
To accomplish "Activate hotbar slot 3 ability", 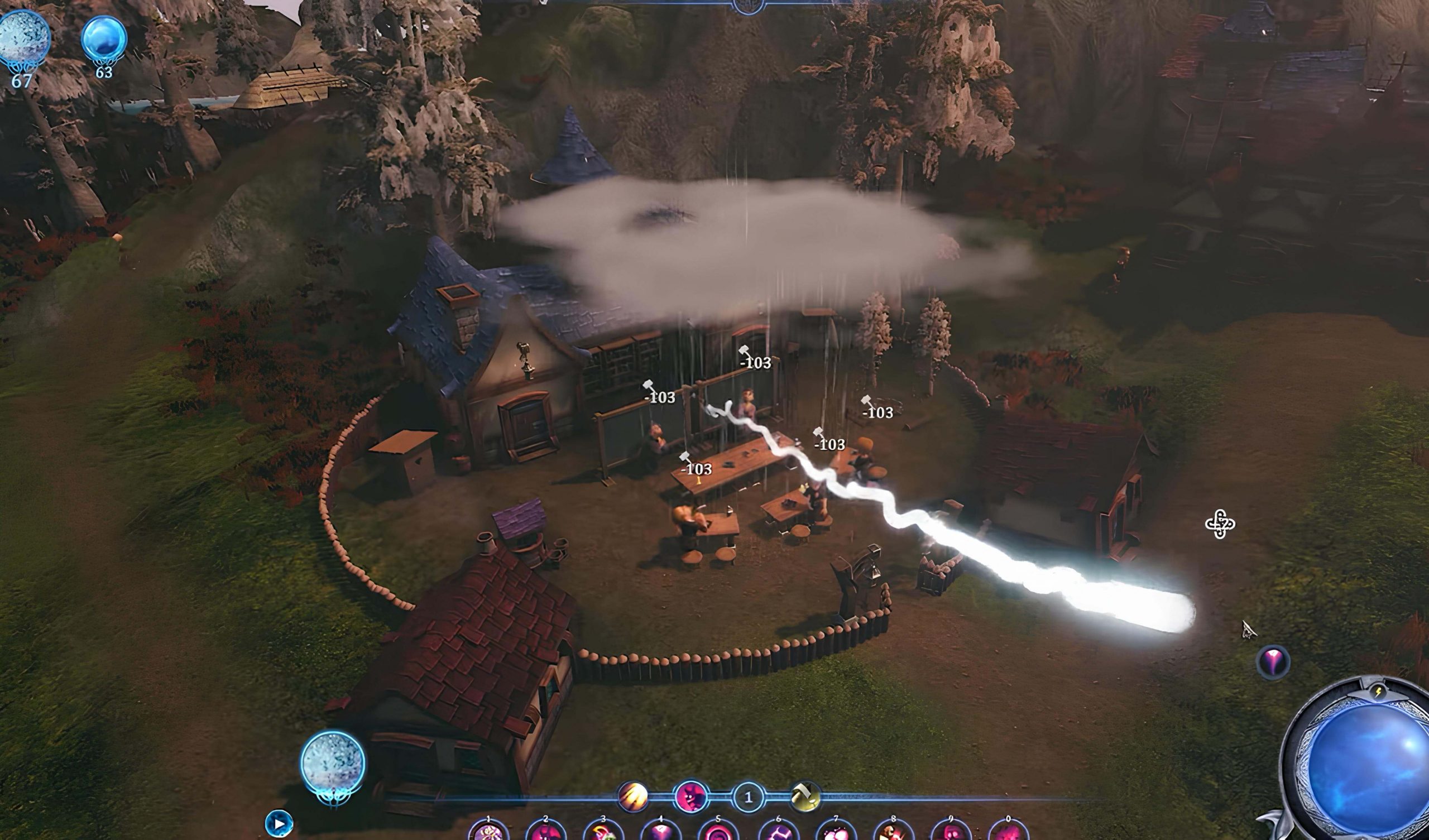I will click(x=603, y=832).
